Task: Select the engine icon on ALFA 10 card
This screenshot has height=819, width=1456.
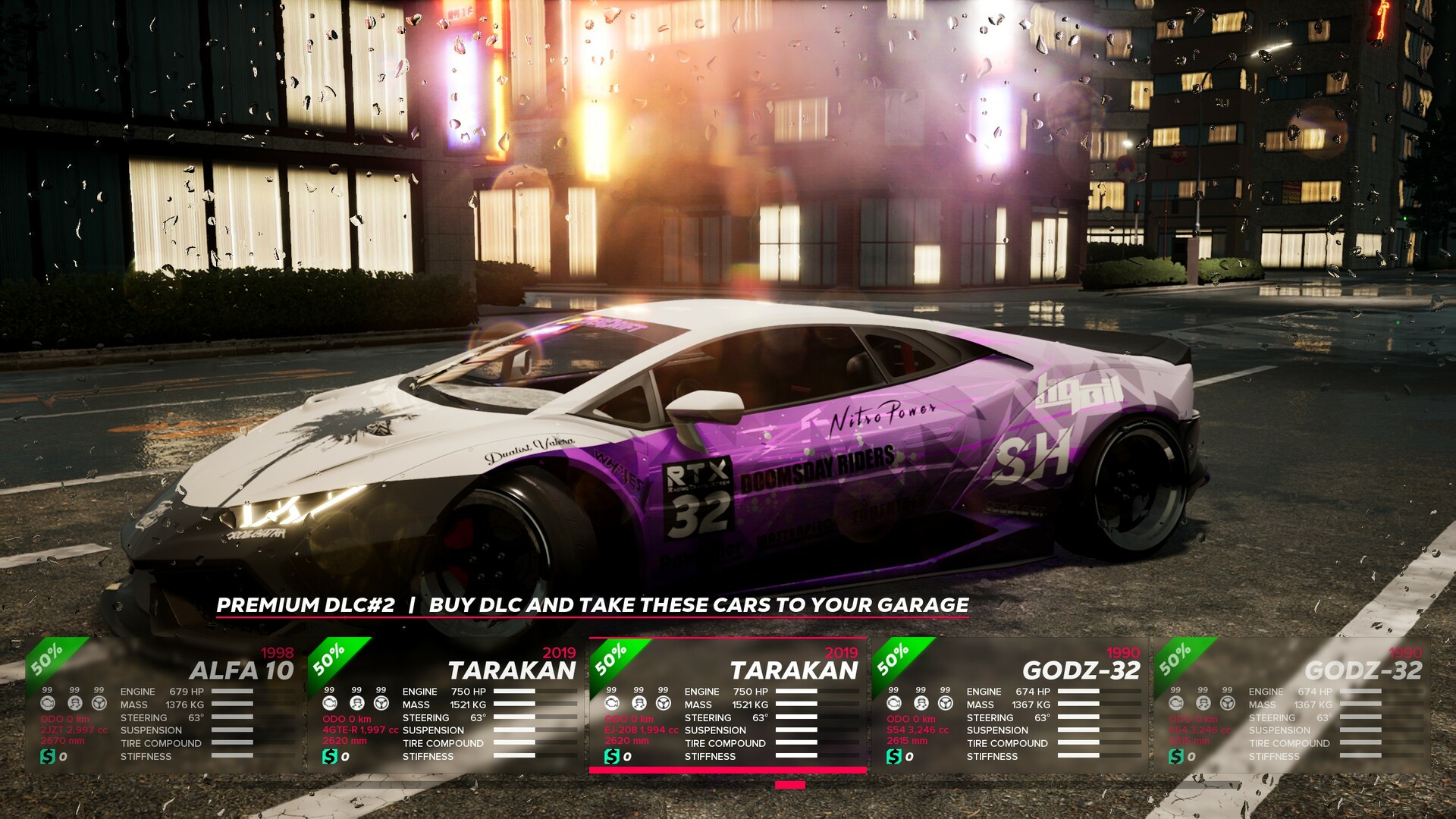Action: coord(49,704)
